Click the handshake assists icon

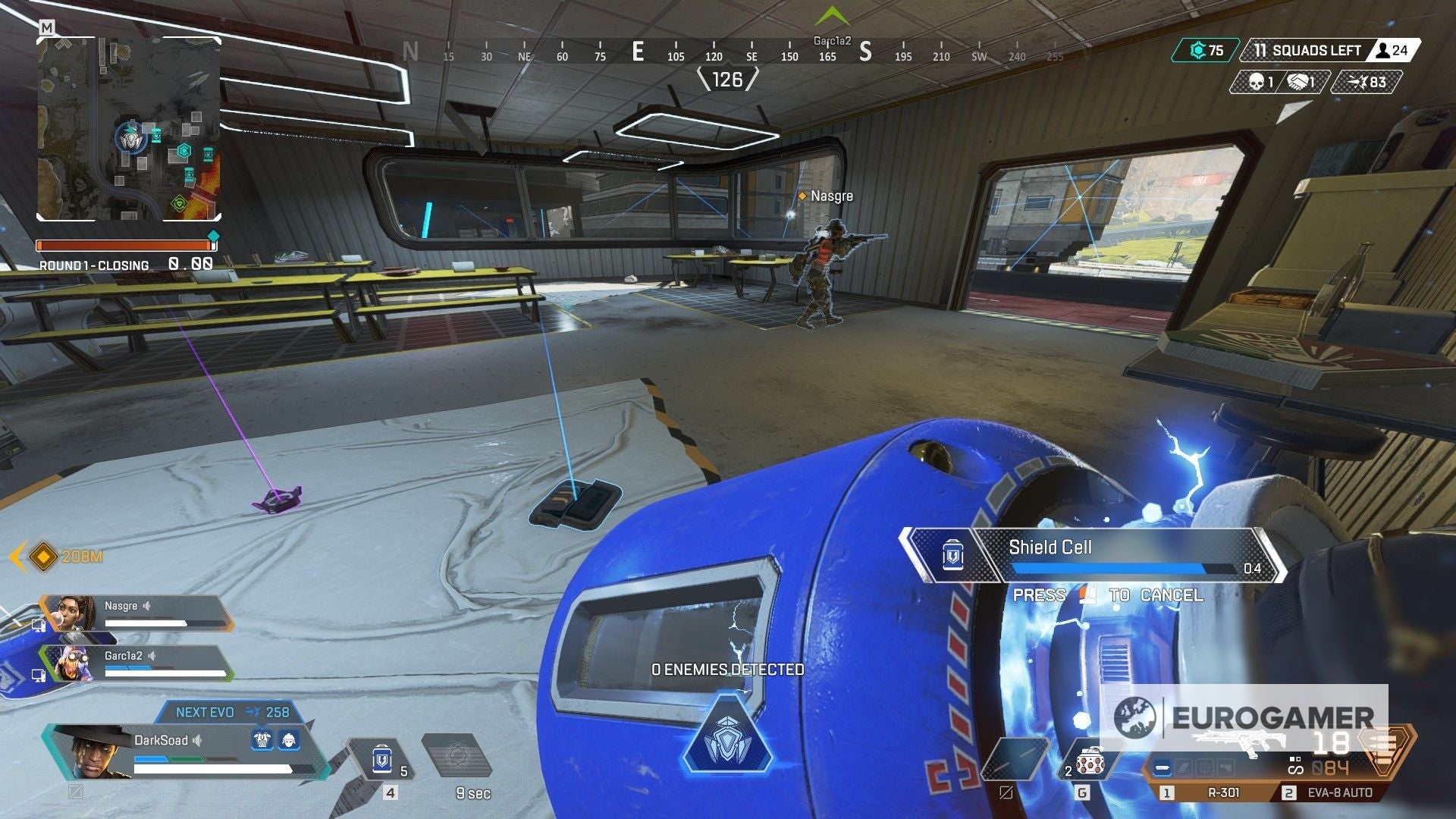click(1297, 80)
